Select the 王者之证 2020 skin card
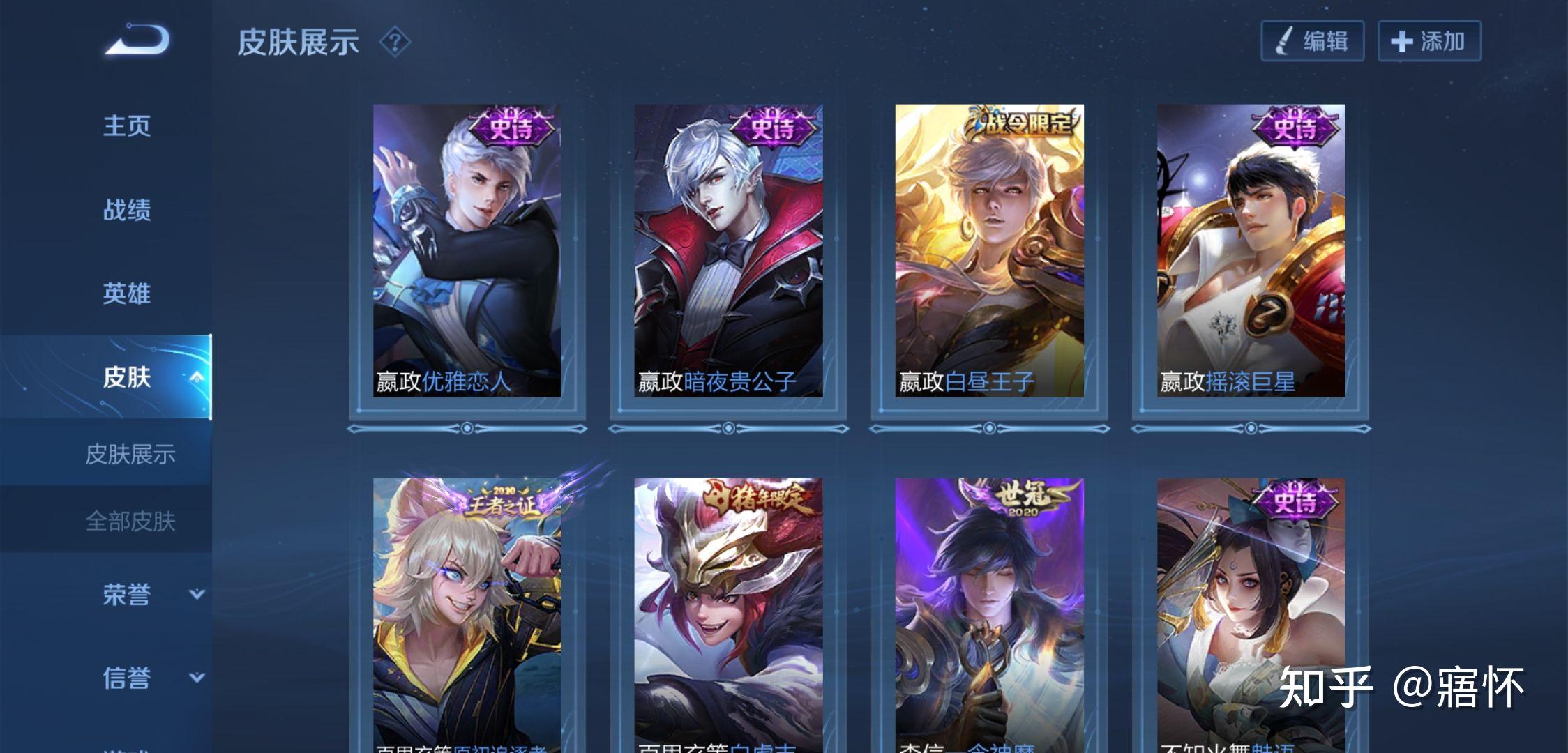Screen dimensions: 1568x753 (x=467, y=614)
